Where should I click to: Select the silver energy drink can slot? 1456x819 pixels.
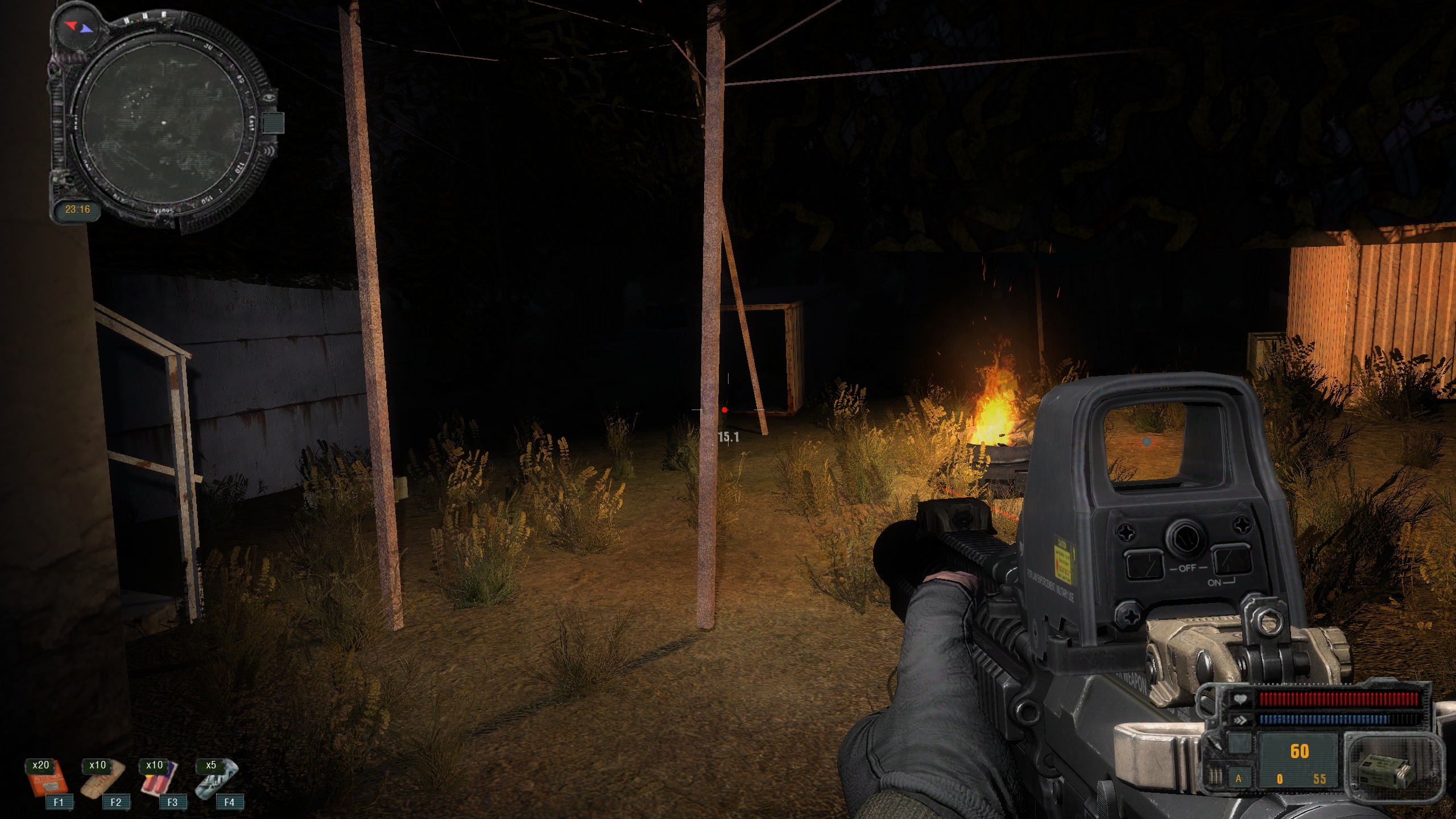(216, 784)
